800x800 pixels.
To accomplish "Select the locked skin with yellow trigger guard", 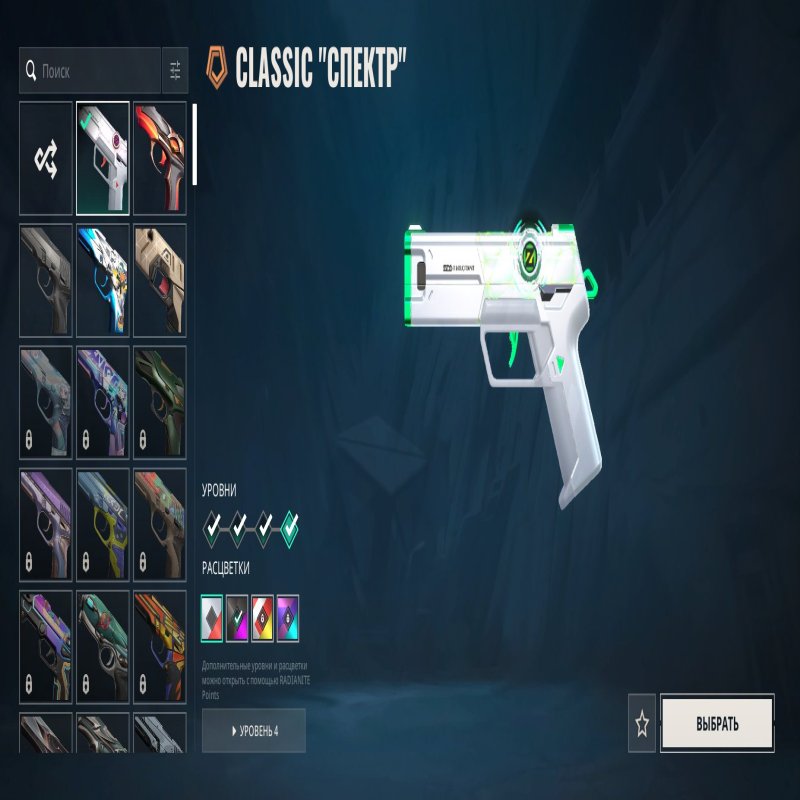I will coord(103,523).
